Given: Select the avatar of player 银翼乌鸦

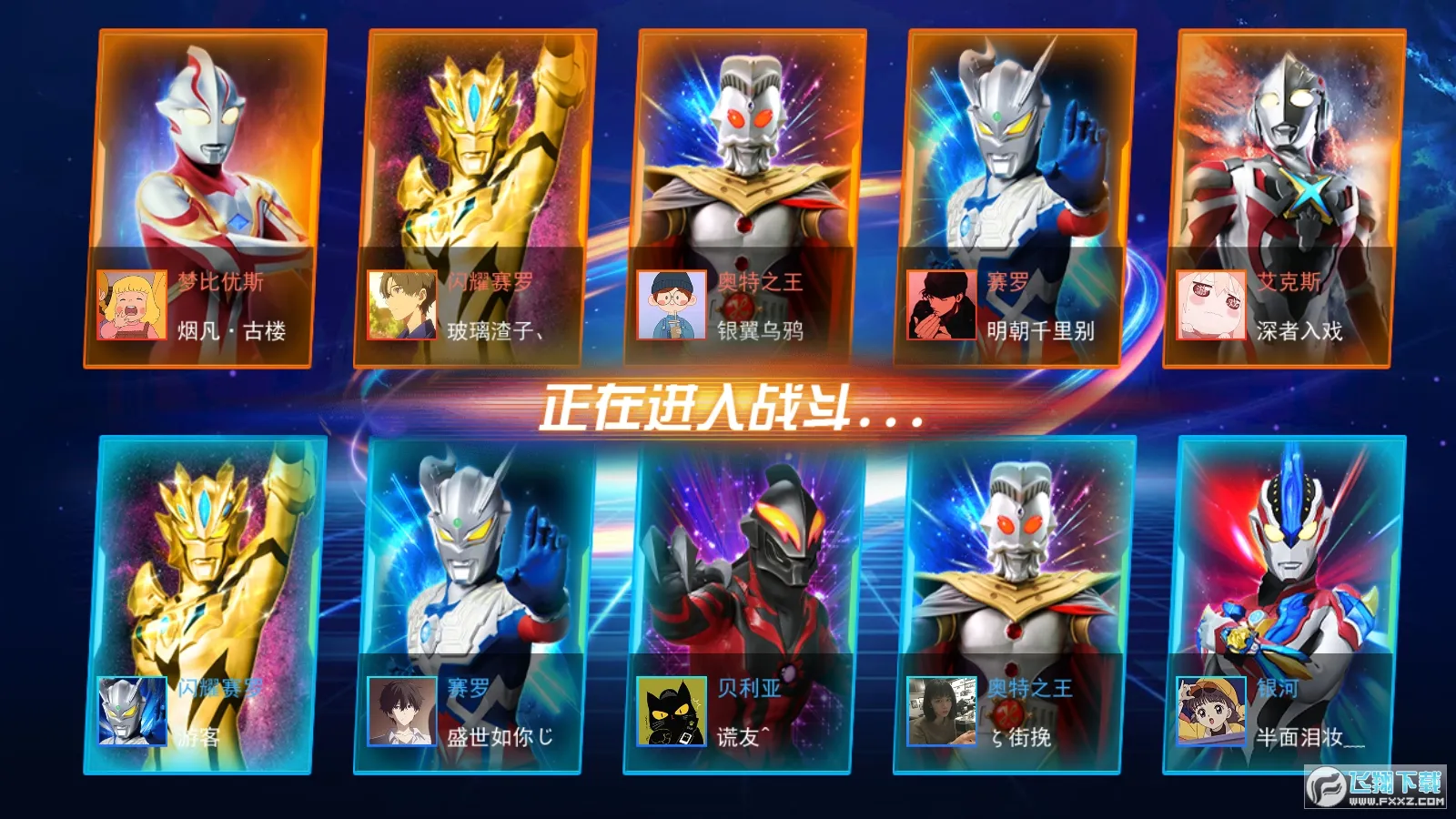Looking at the screenshot, I should point(670,305).
